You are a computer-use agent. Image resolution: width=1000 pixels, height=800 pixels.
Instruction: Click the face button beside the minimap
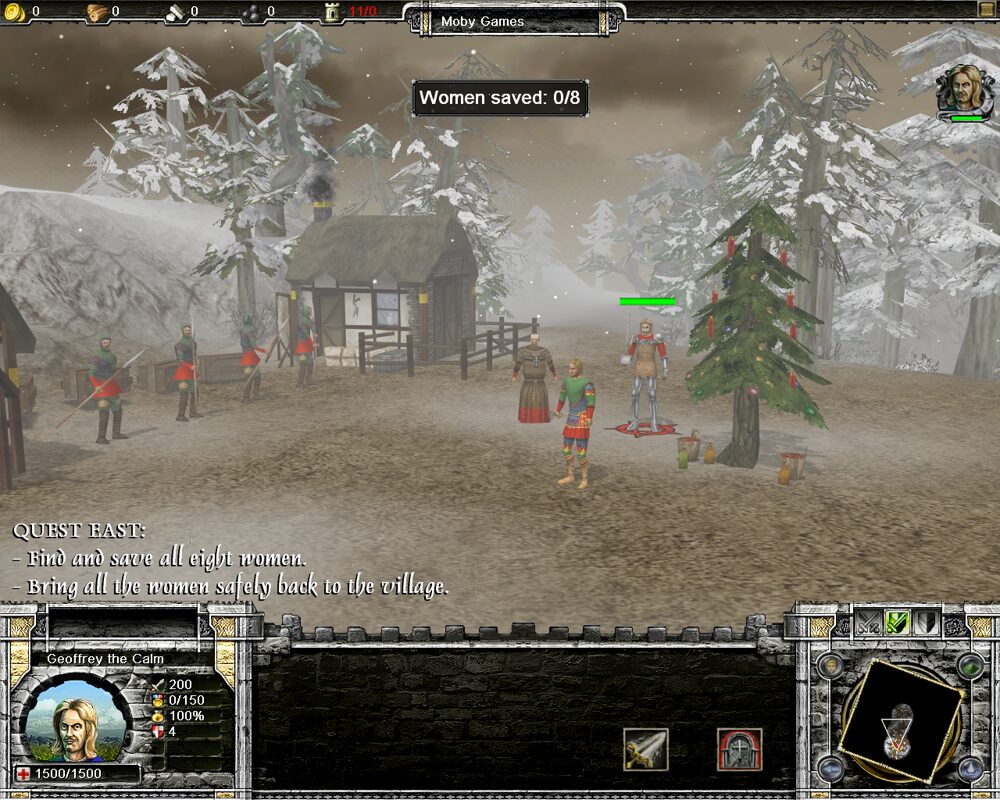[829, 665]
